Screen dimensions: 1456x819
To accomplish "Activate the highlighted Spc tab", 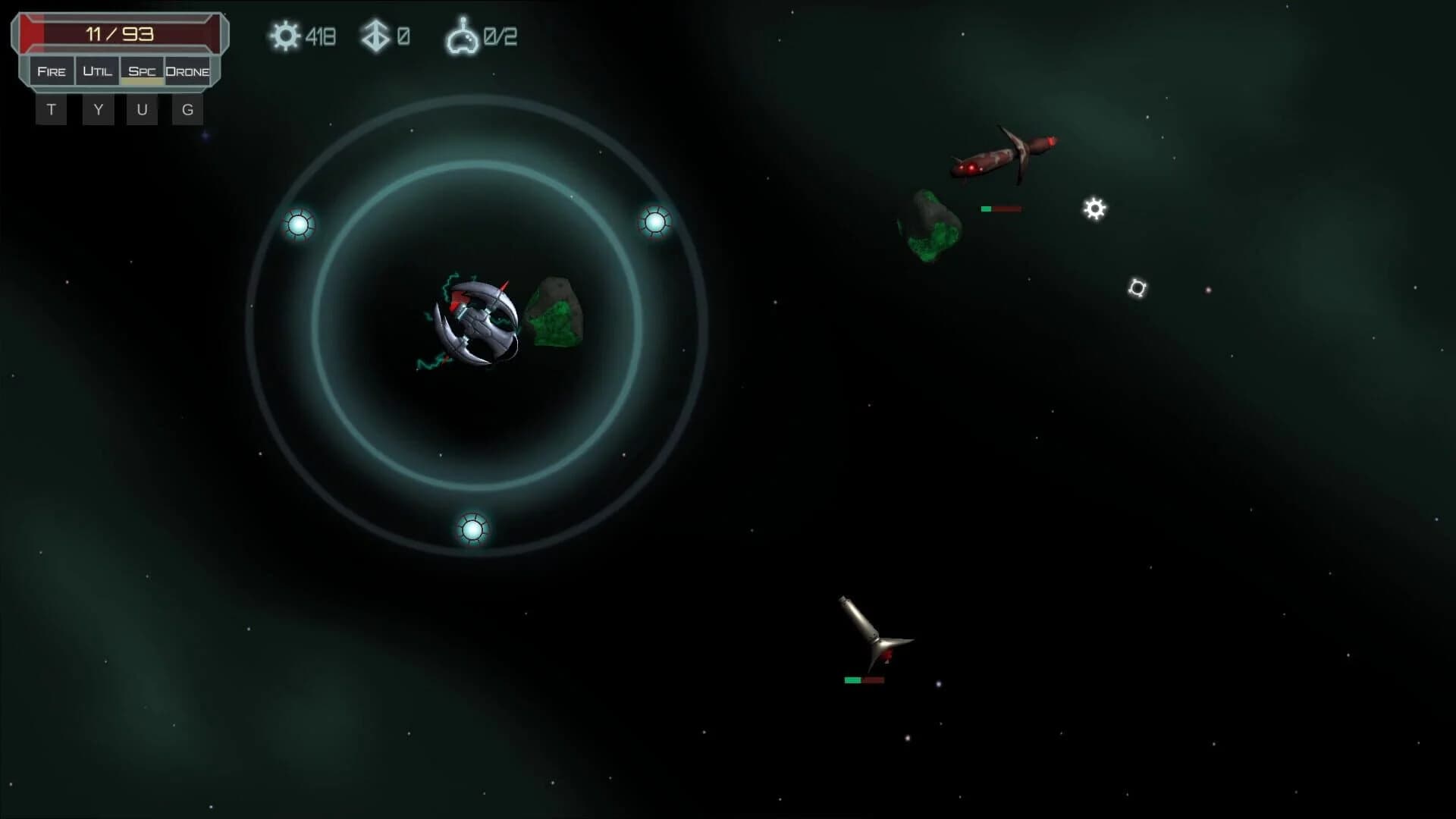I will point(141,71).
